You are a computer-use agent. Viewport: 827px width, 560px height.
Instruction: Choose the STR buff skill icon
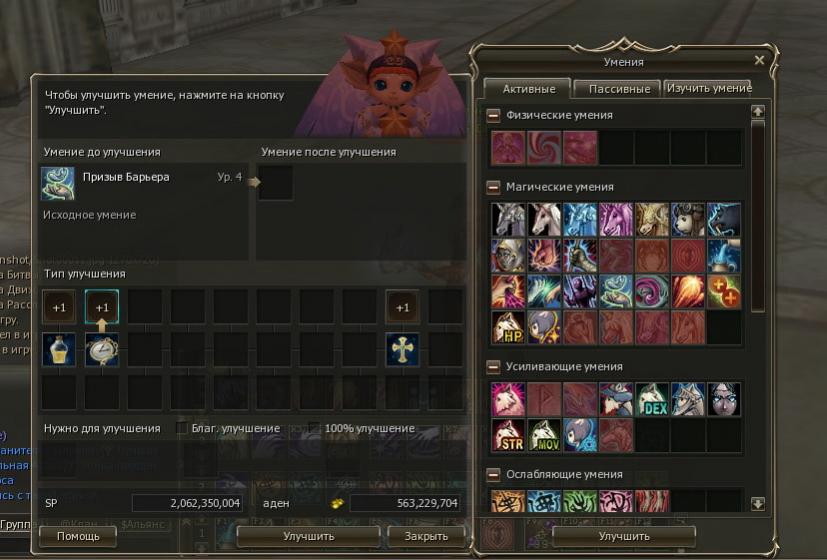click(x=508, y=435)
